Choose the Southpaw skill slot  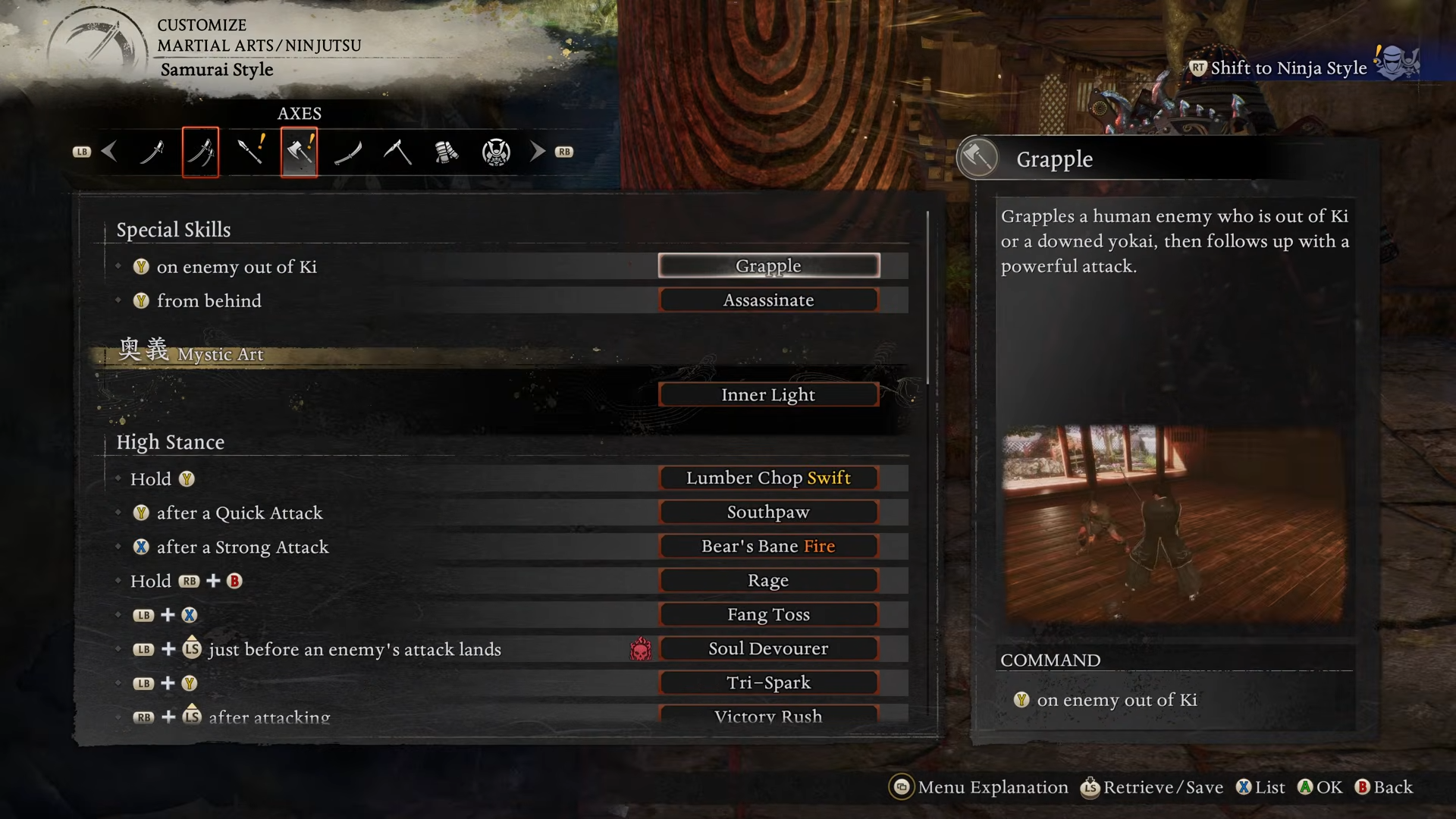coord(768,513)
